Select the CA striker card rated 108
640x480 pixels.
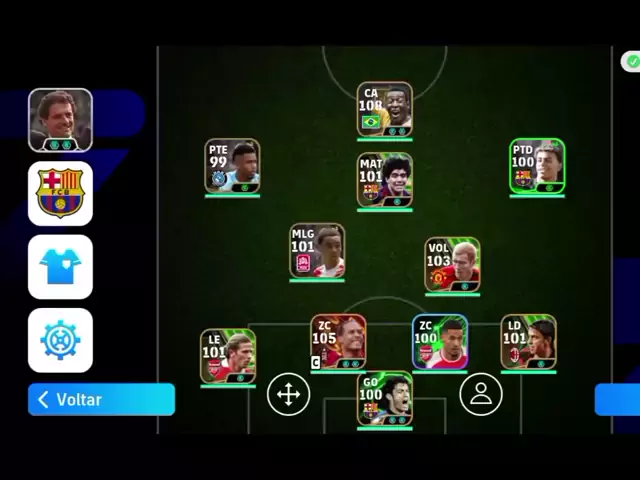[385, 109]
